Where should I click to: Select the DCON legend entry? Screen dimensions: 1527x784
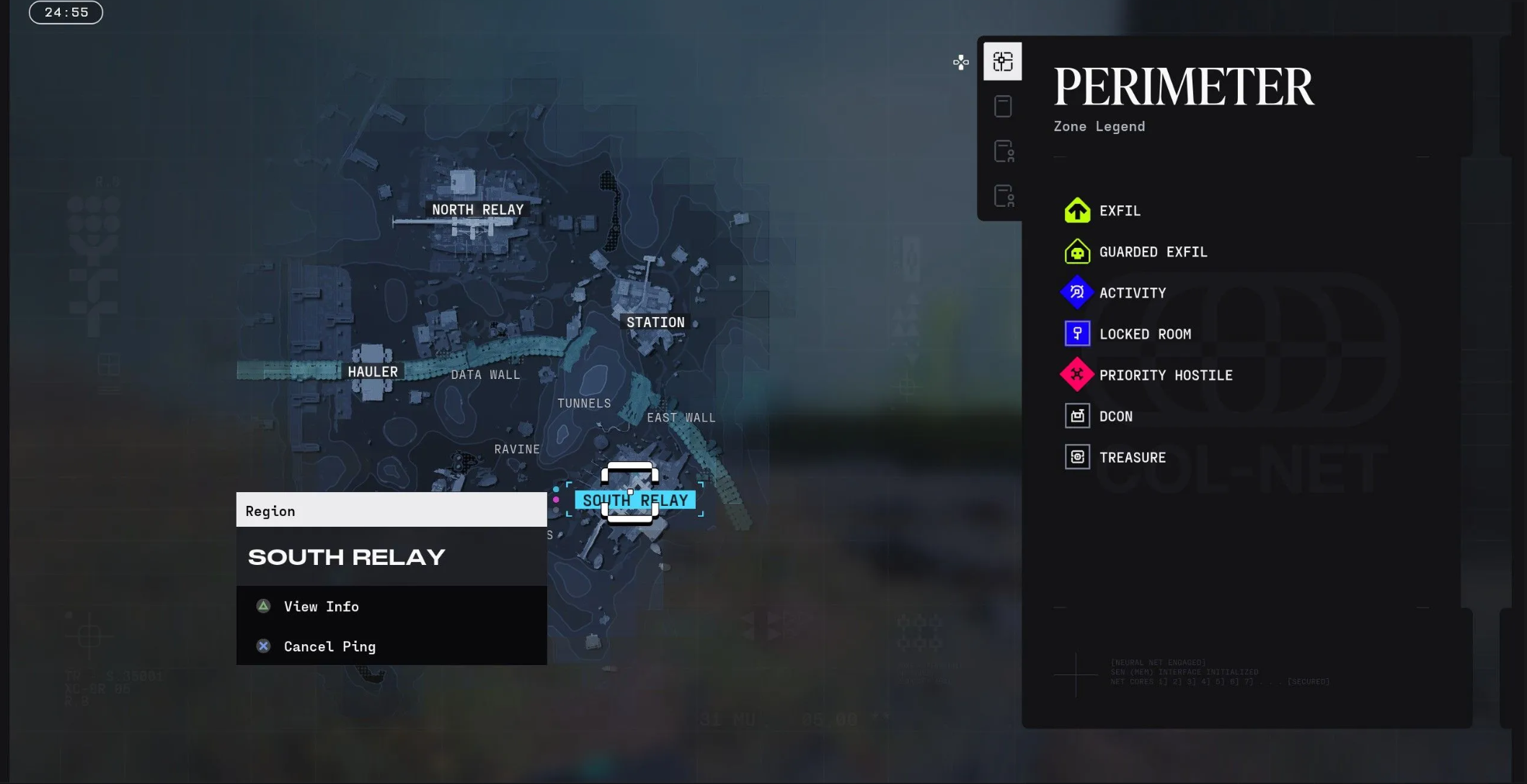1115,416
